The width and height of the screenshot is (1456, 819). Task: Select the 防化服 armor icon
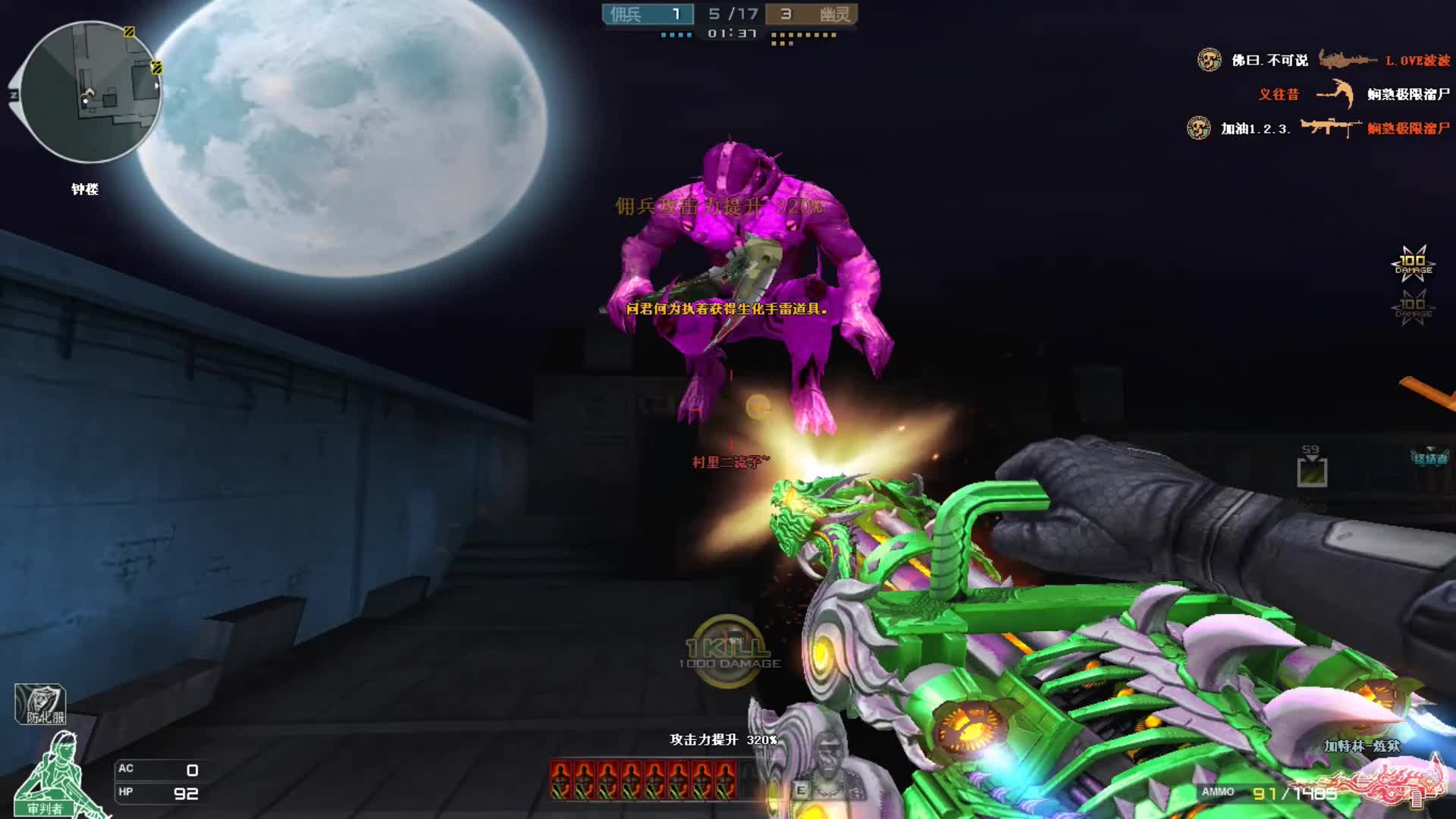click(40, 704)
